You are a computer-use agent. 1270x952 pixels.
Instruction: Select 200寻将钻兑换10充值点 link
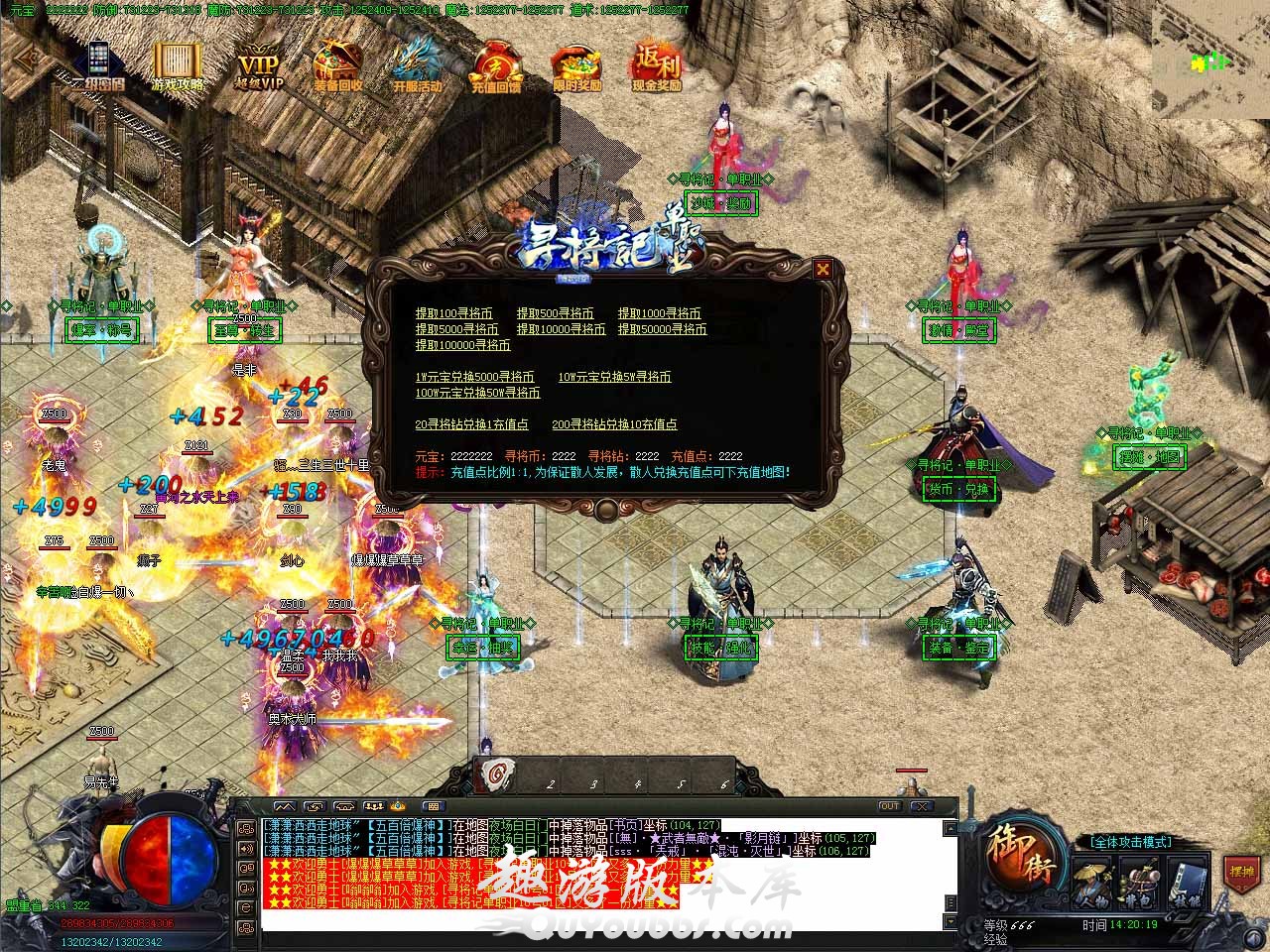(x=614, y=424)
